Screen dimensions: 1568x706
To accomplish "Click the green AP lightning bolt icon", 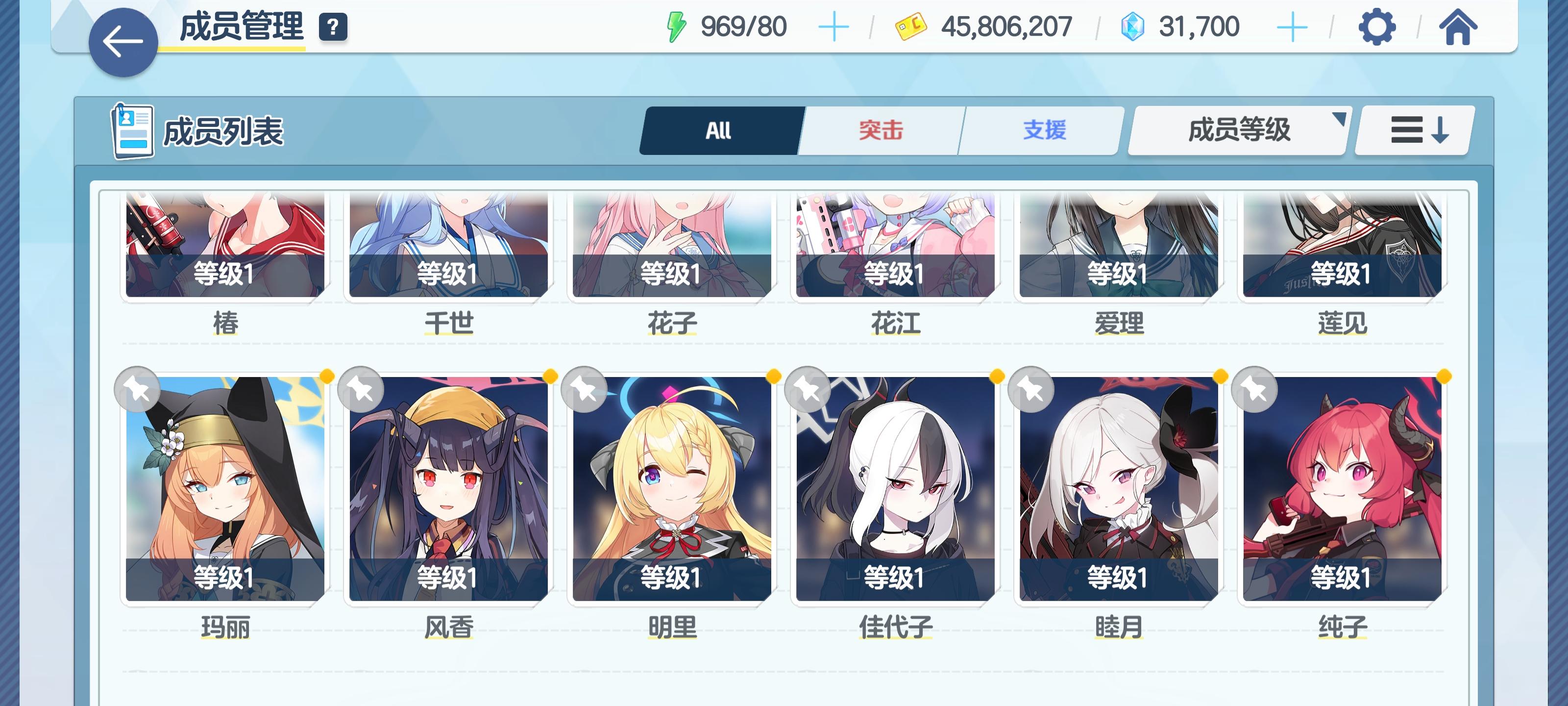I will tap(678, 25).
